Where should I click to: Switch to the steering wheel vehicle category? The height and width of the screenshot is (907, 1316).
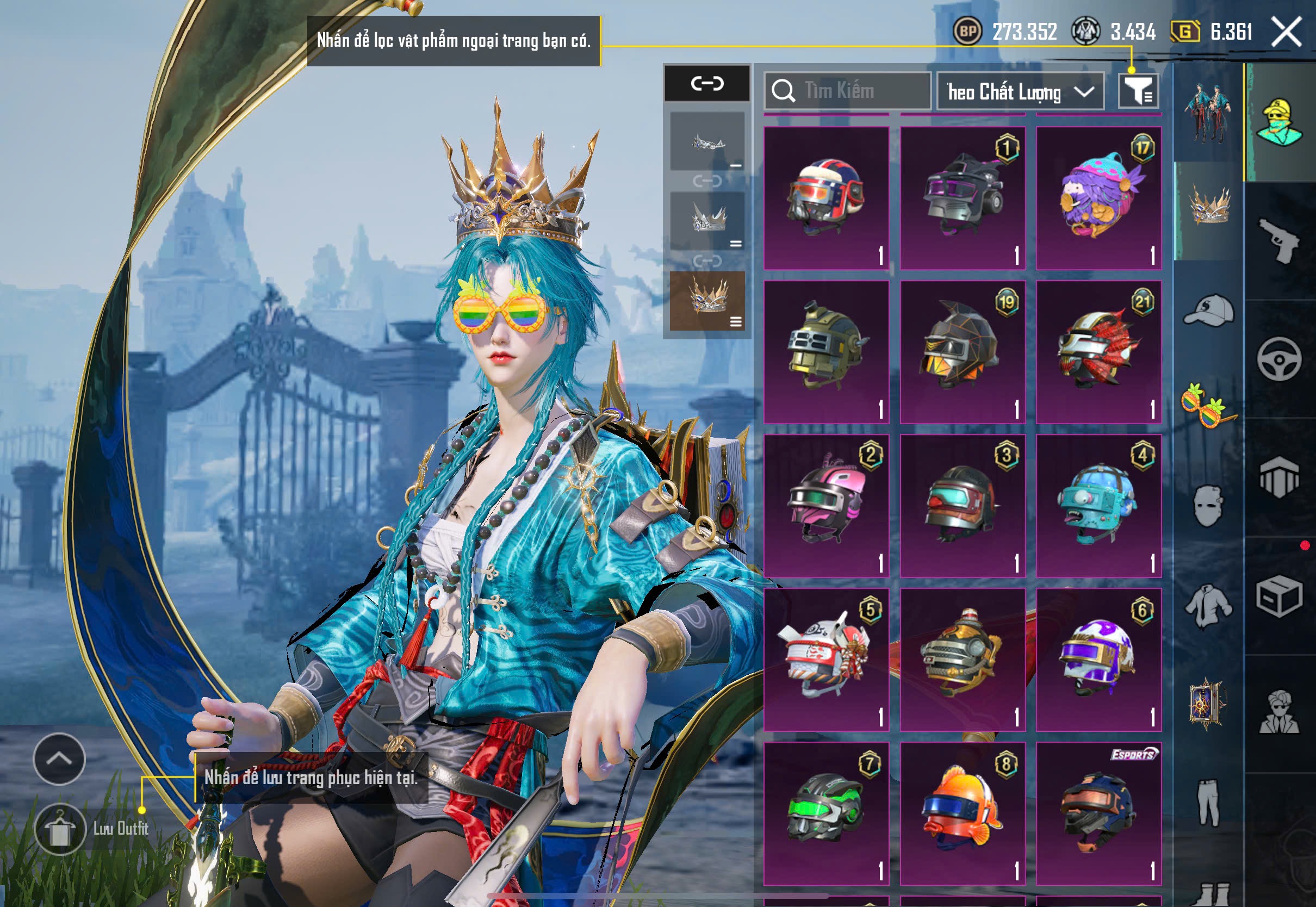tap(1279, 359)
